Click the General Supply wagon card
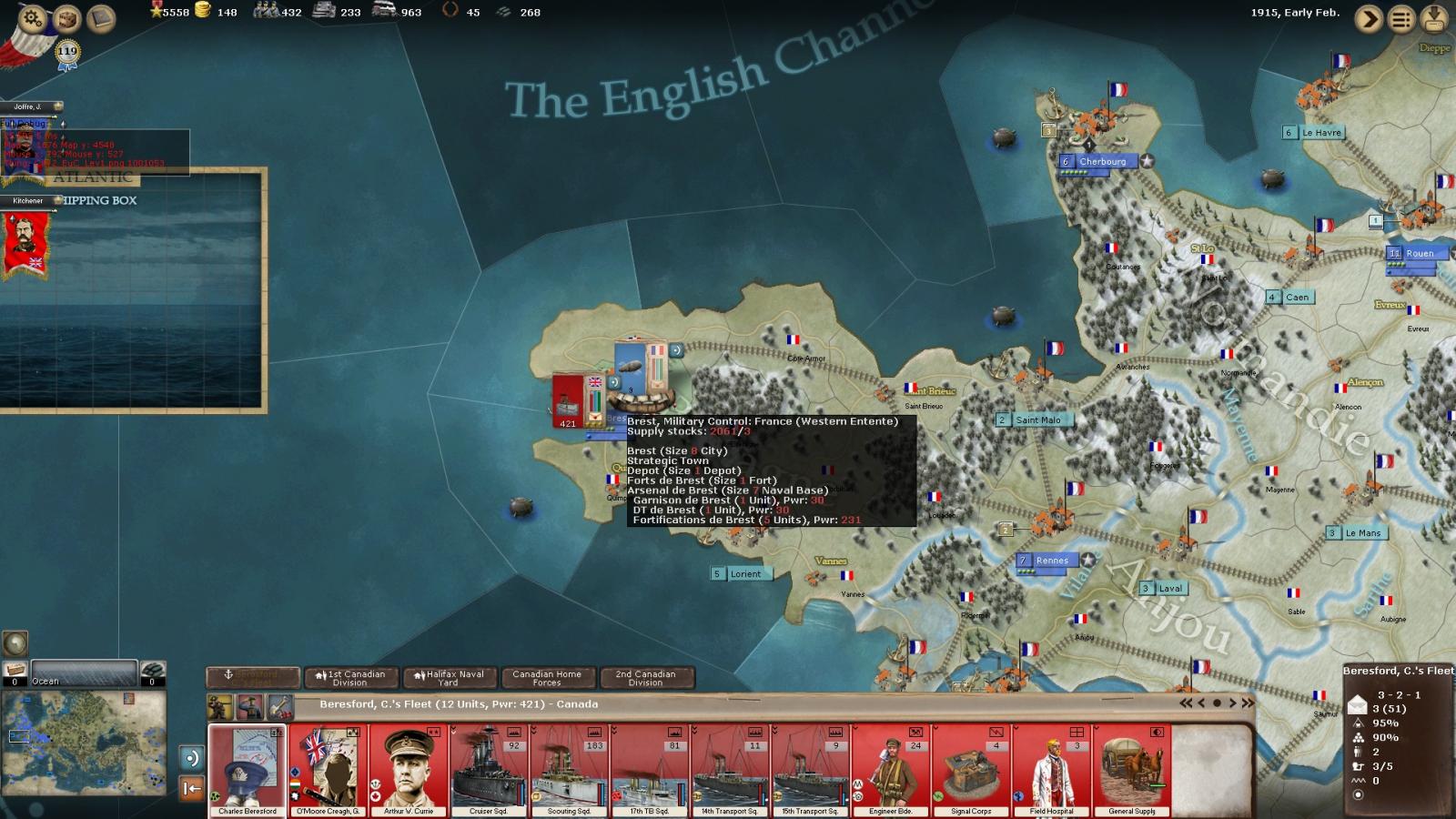1456x819 pixels. [x=1132, y=770]
